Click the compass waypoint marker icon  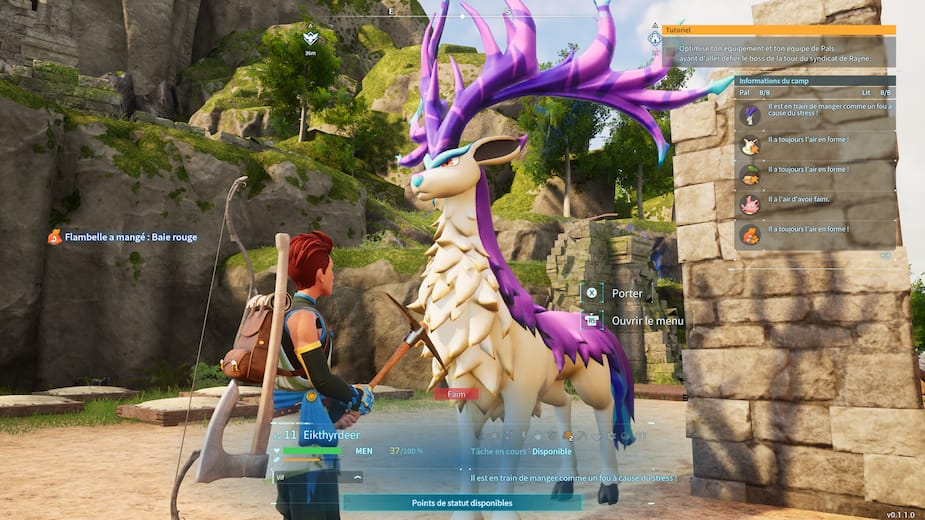tap(310, 39)
